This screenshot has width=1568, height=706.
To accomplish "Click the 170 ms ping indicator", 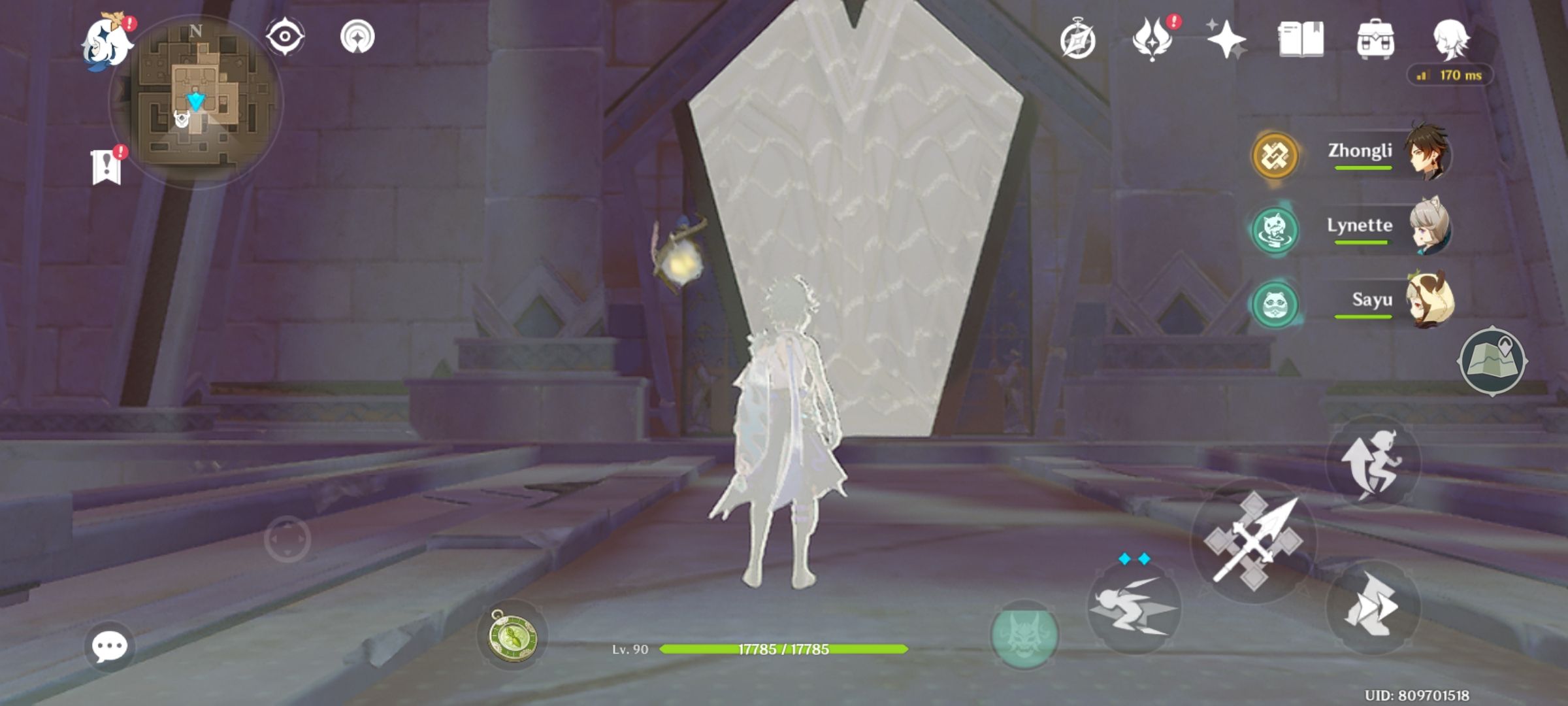I will [x=1450, y=76].
